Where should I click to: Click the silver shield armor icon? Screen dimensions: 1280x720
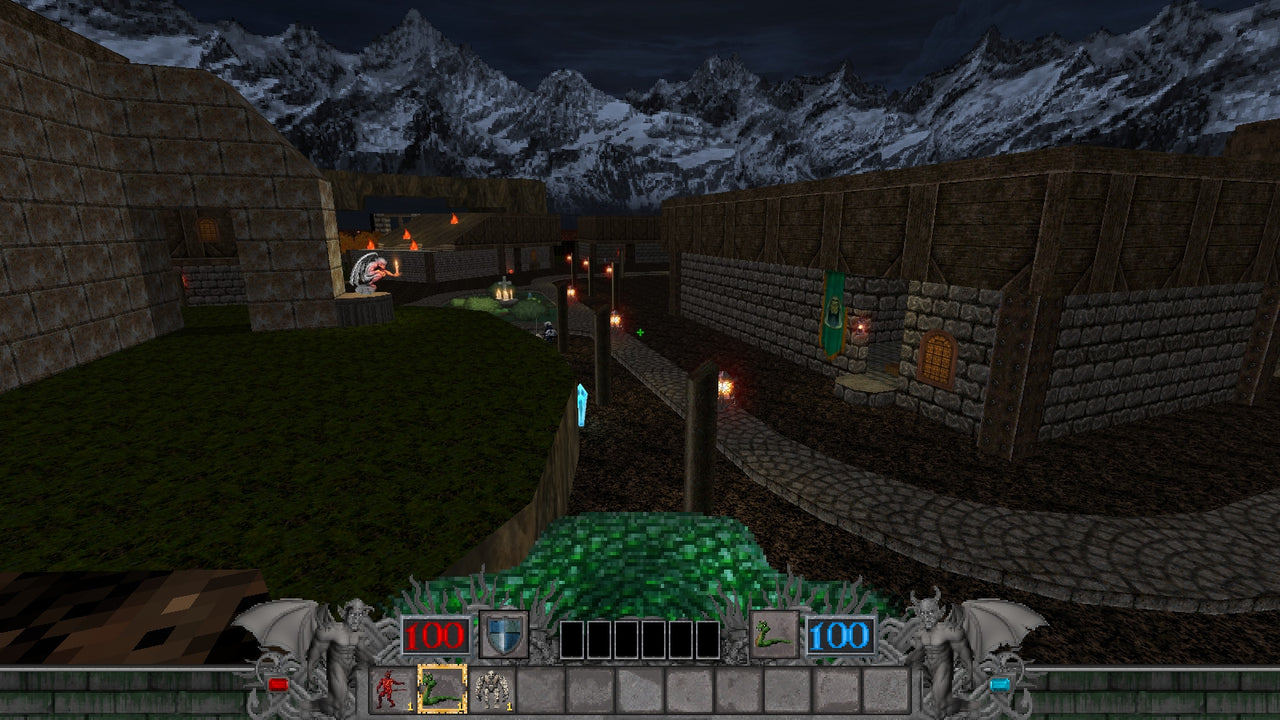pyautogui.click(x=508, y=631)
